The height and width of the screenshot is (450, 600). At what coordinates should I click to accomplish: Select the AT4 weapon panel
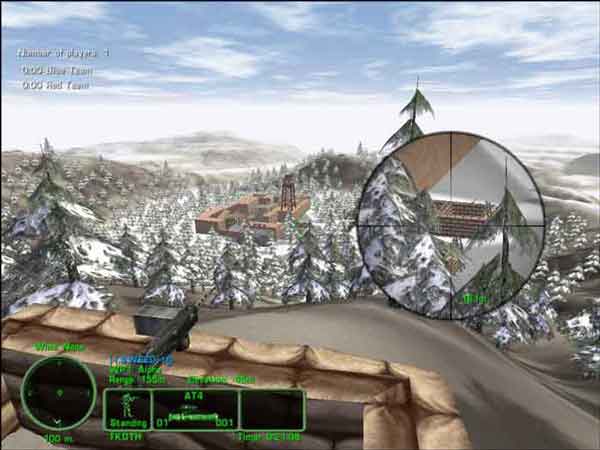194,409
